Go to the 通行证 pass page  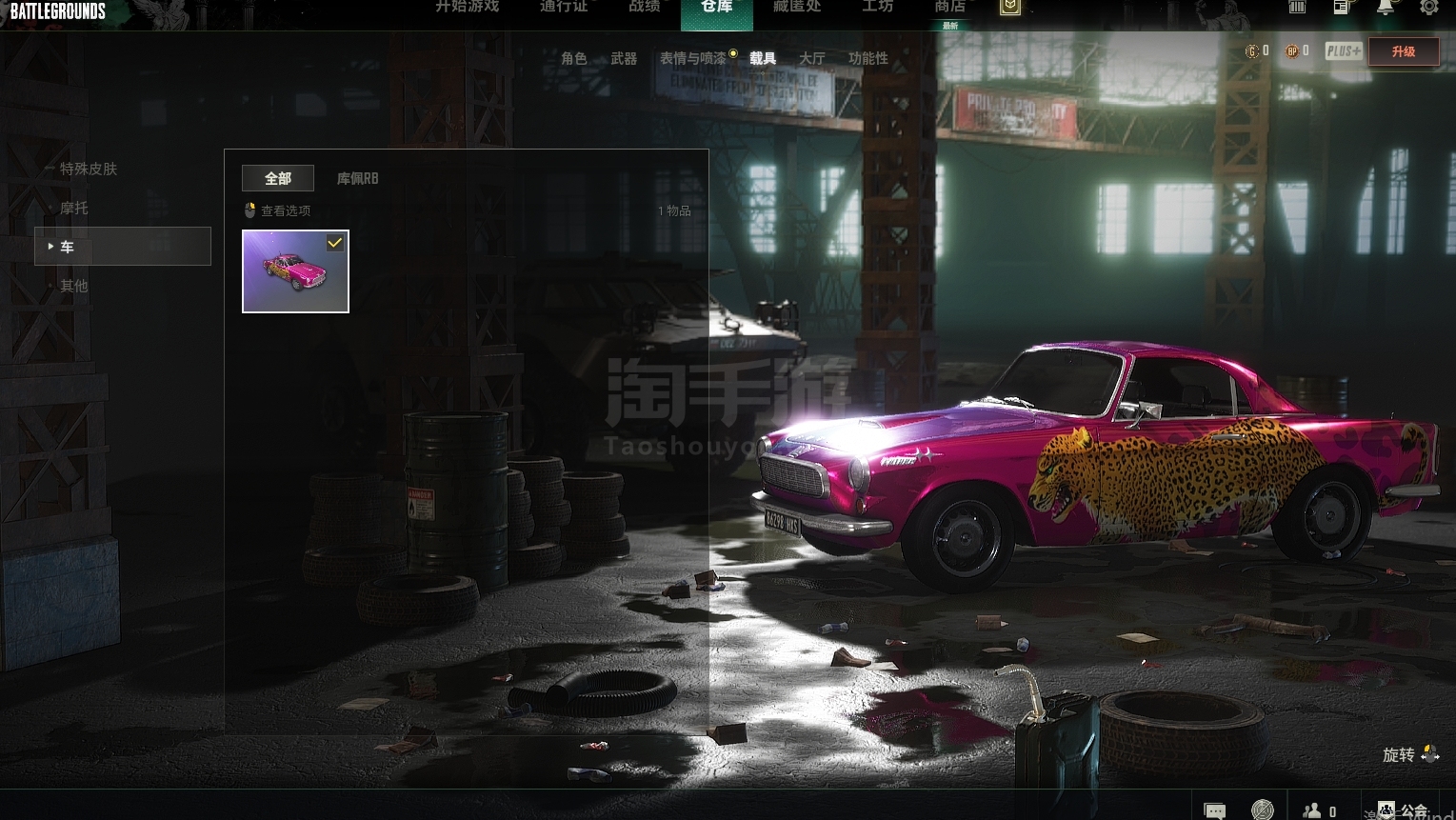(x=564, y=8)
